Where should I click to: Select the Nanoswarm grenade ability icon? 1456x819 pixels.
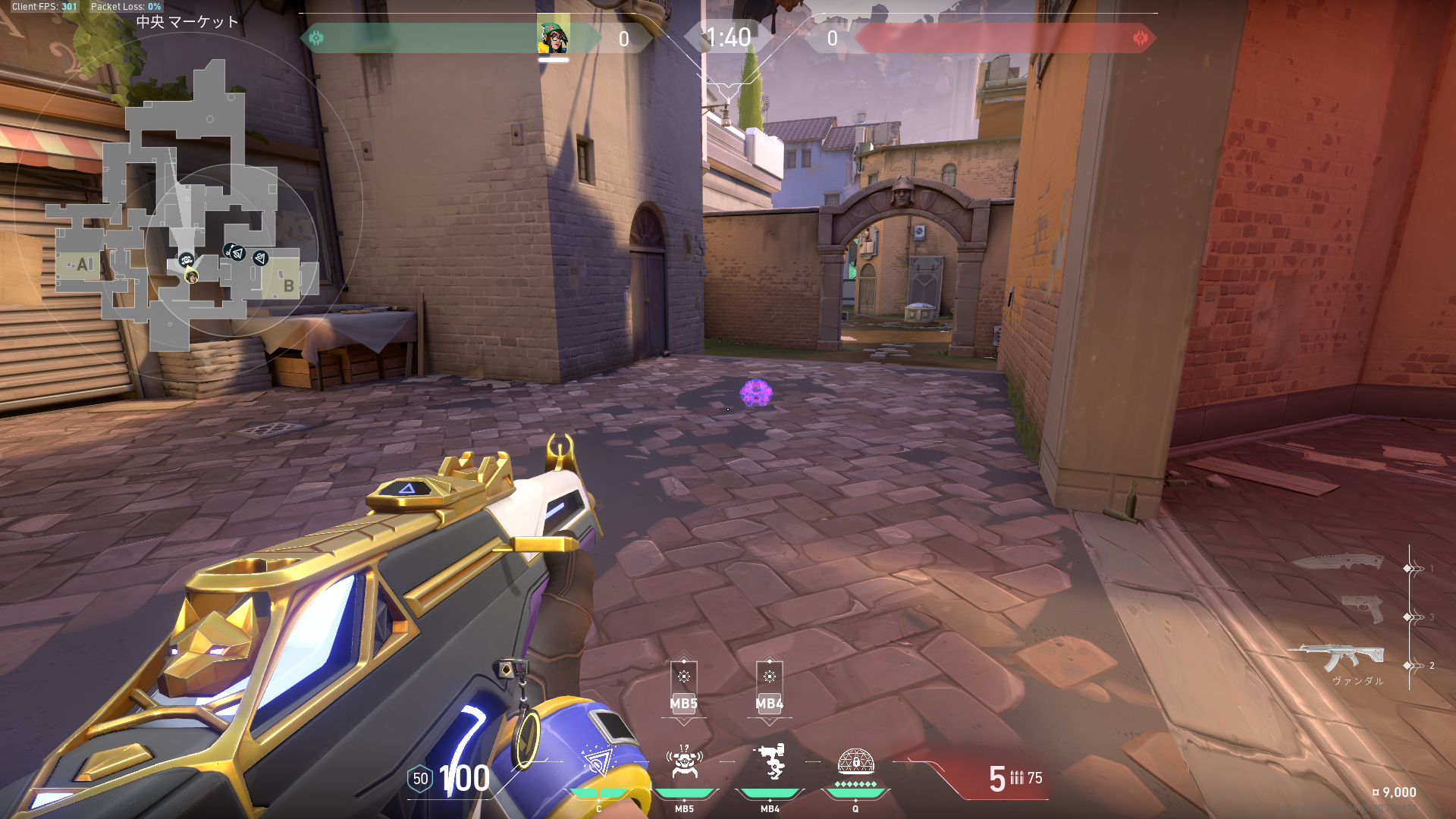click(598, 761)
